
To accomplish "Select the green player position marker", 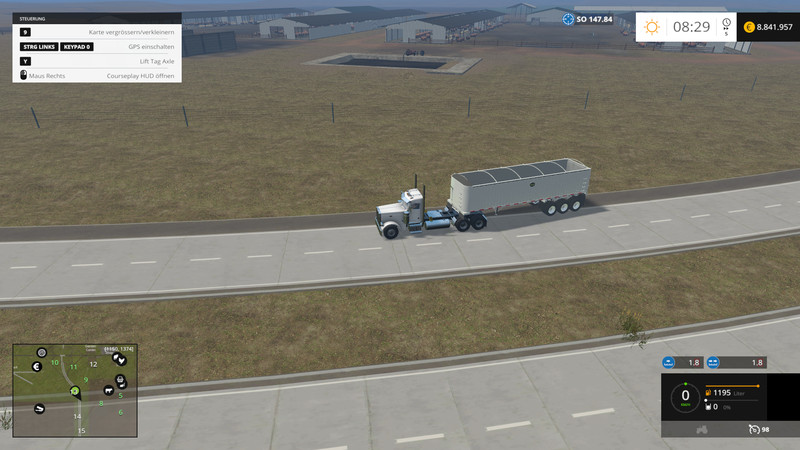I will point(75,391).
